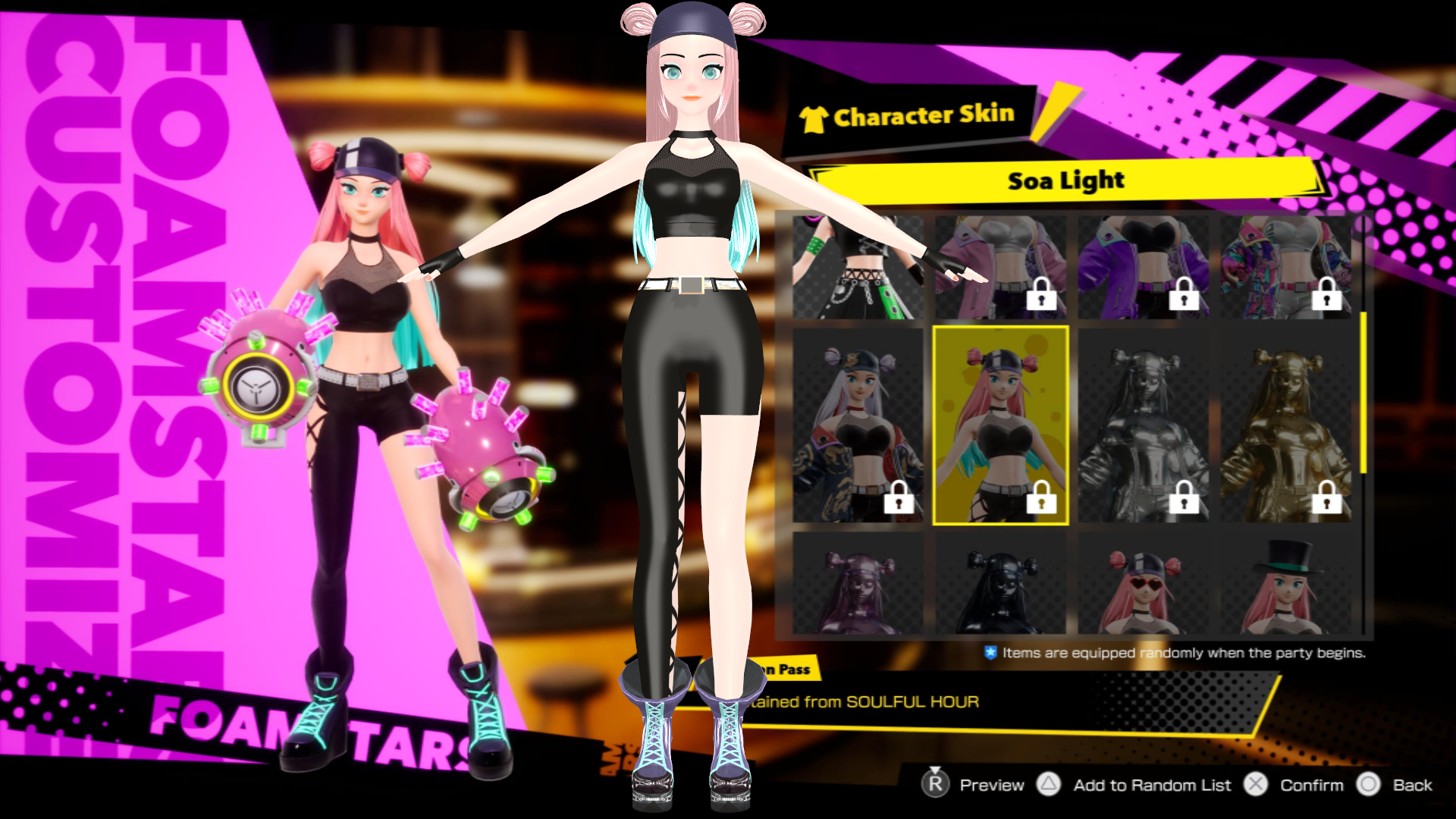Click the shirt icon on Character Skin header
Screen dimensions: 1456x819
tap(815, 116)
